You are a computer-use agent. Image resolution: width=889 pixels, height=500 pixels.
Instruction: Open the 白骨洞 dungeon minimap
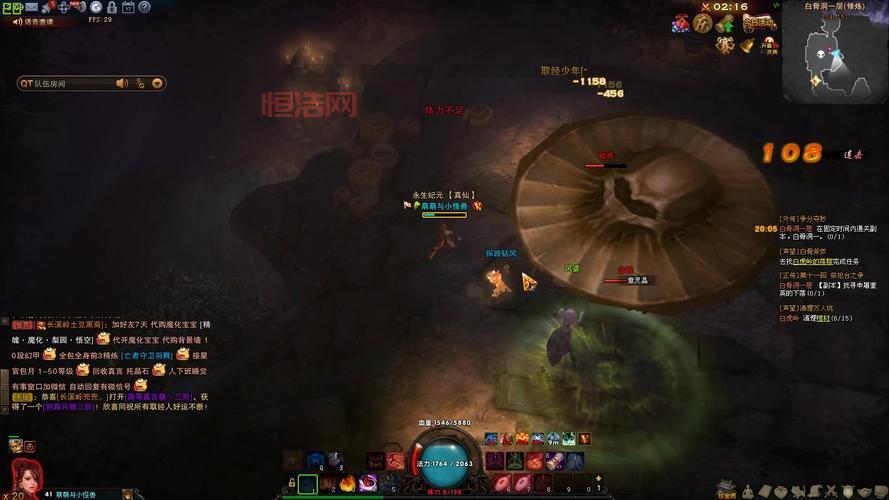[835, 58]
